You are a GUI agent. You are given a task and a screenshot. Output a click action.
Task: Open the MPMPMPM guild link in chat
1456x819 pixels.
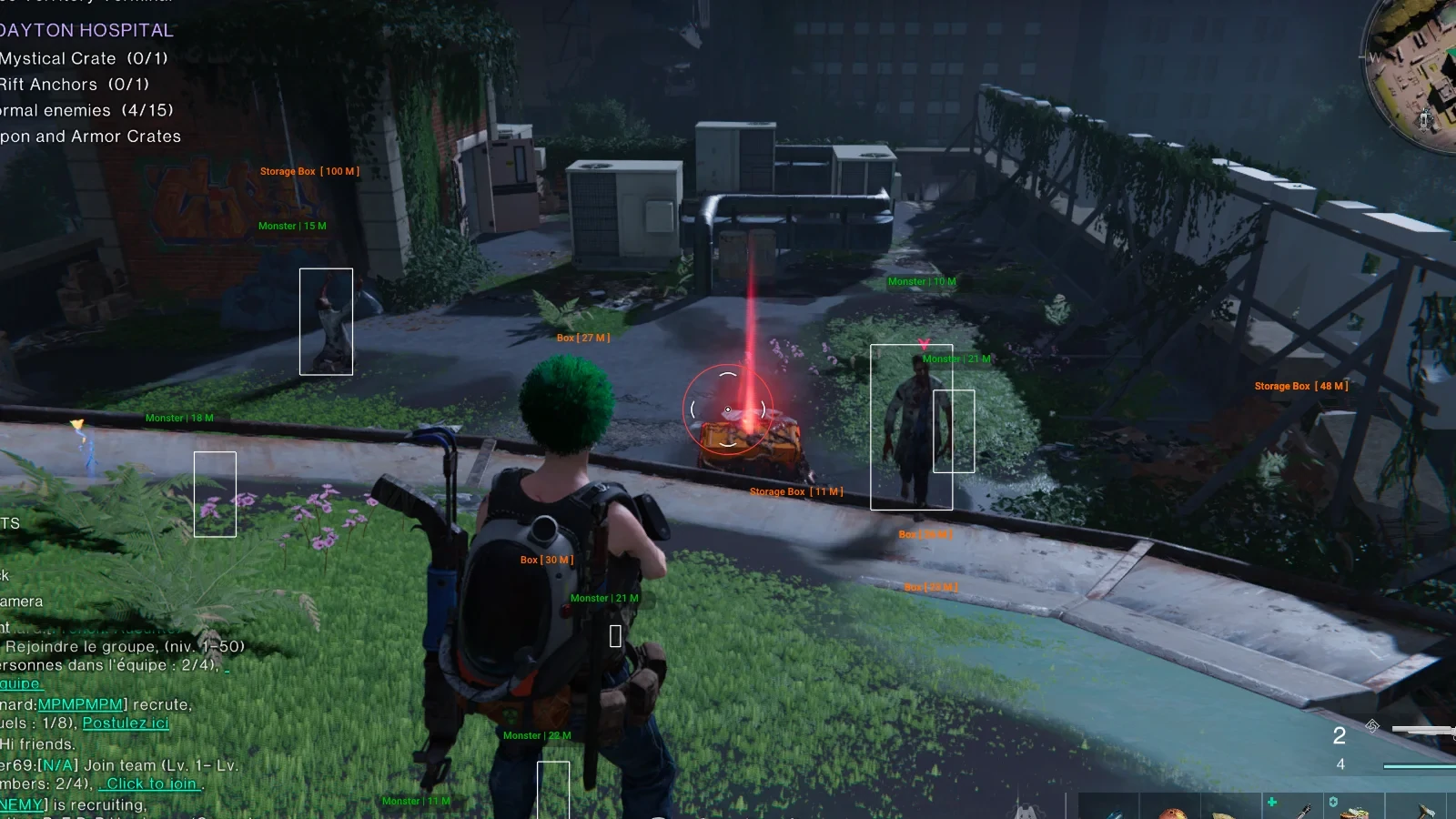[x=80, y=705]
